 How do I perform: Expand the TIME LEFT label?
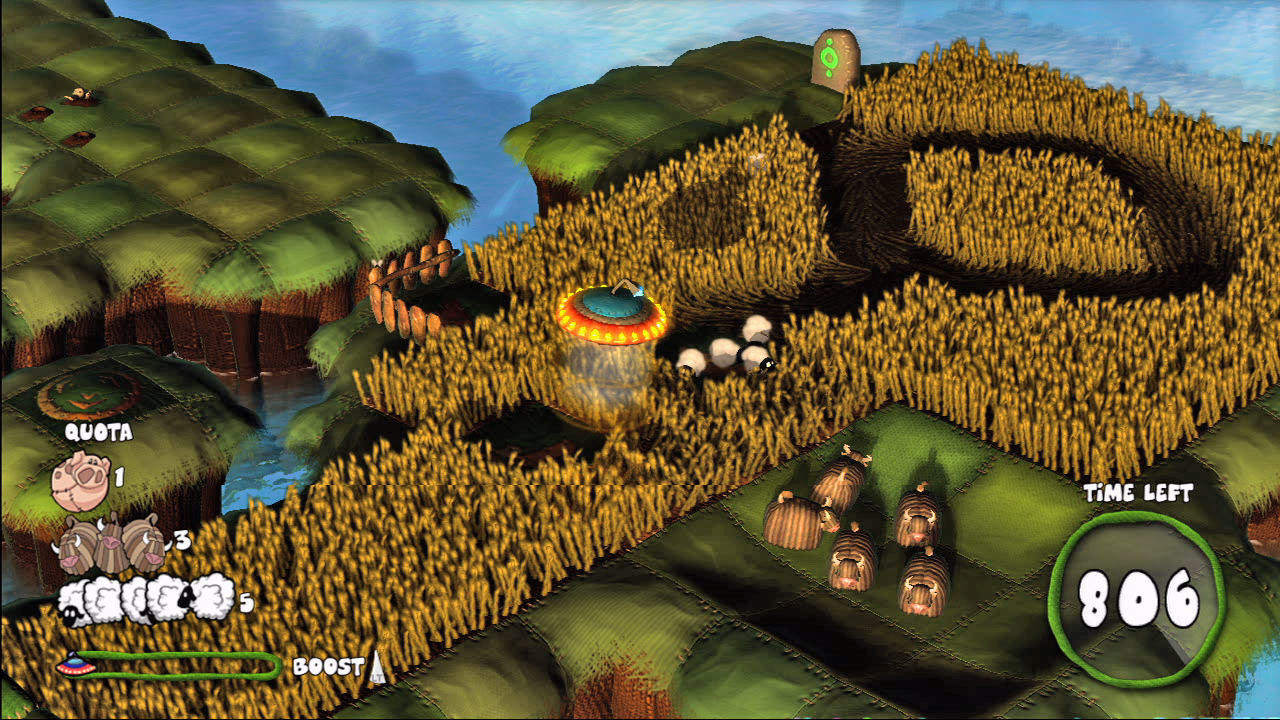pyautogui.click(x=1138, y=491)
